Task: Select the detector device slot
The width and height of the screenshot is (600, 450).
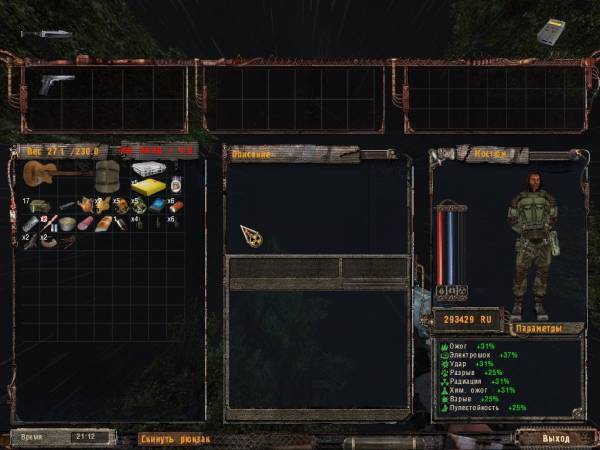Action: click(550, 31)
